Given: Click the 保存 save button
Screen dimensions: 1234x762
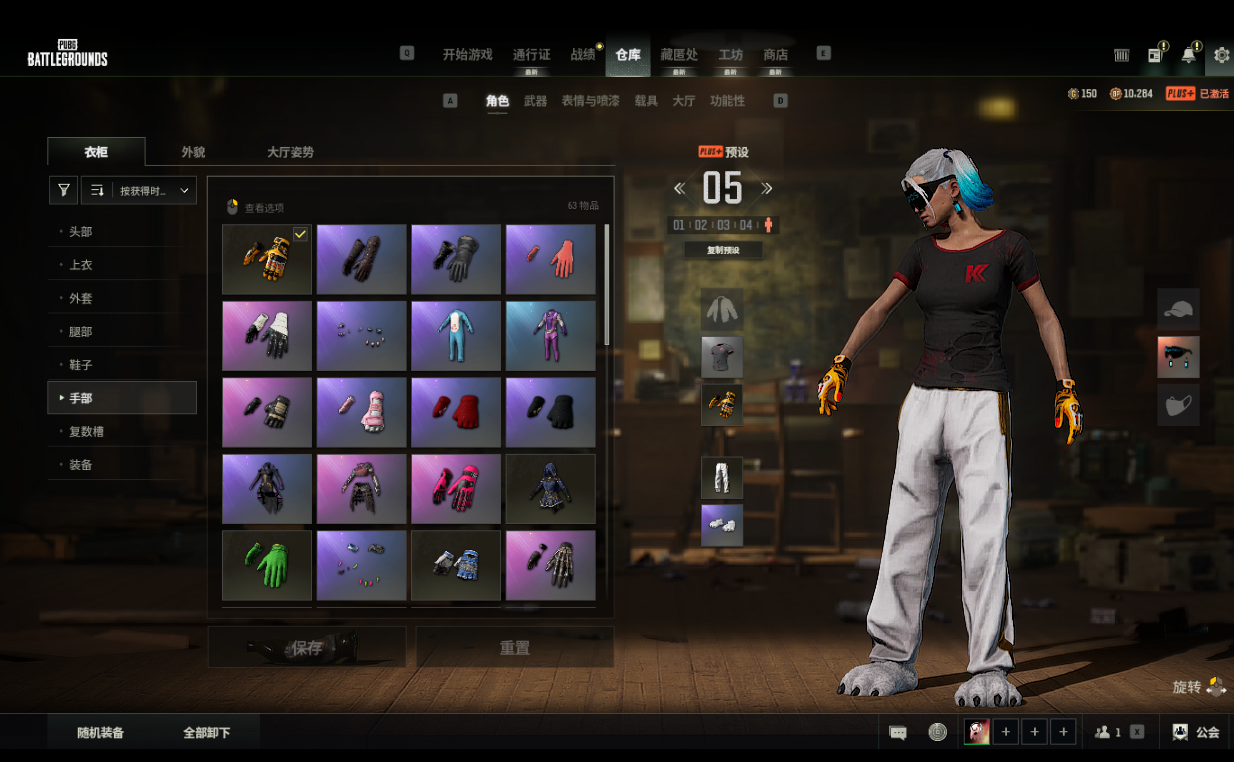Looking at the screenshot, I should (307, 648).
